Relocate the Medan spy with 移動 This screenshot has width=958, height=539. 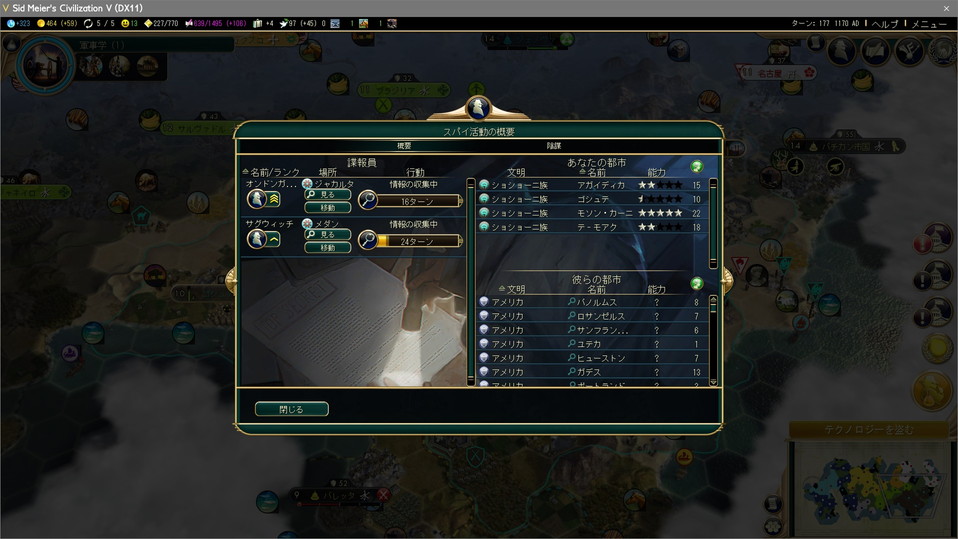[328, 247]
